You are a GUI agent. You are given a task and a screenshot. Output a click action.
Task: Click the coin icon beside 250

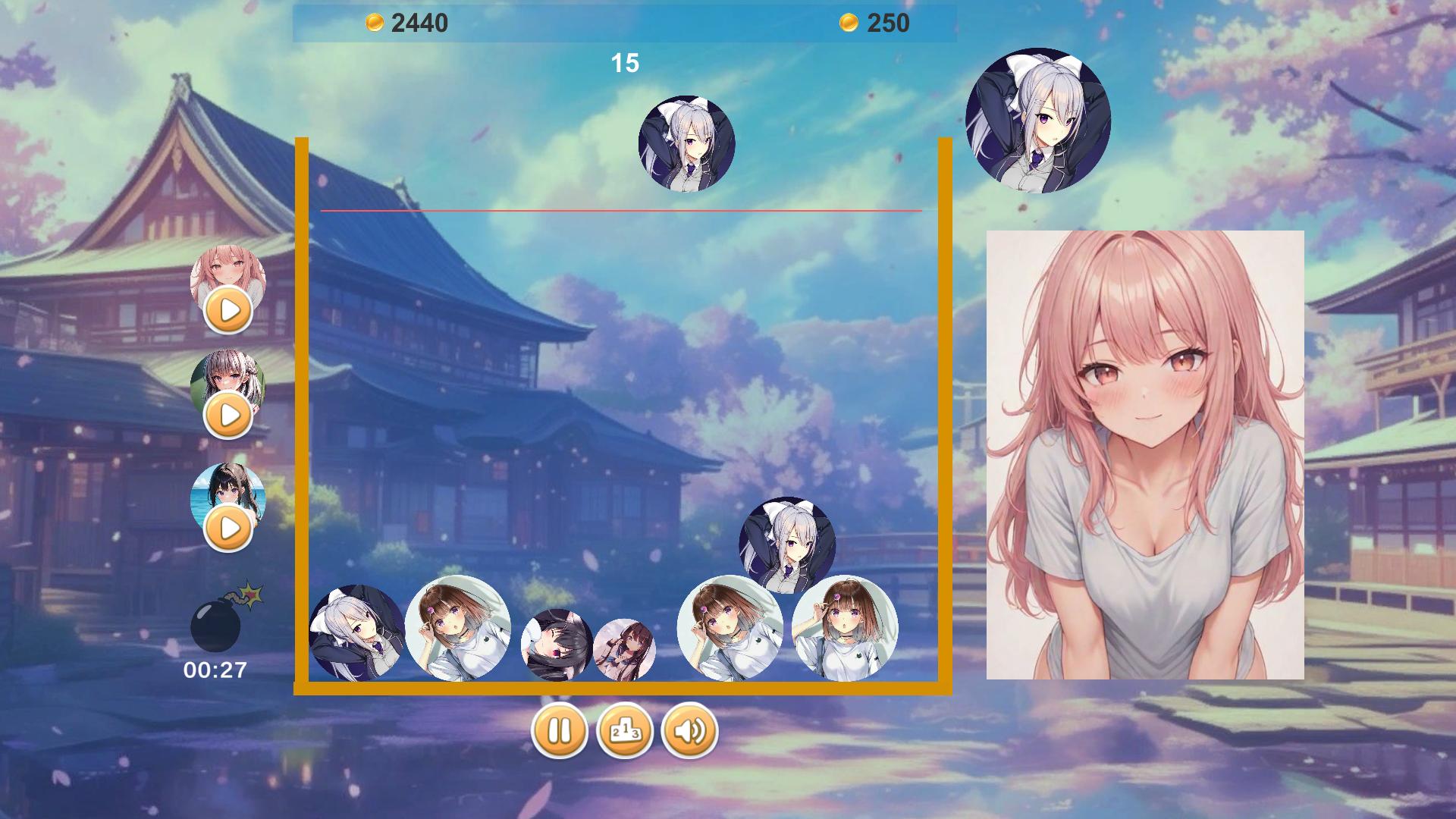pyautogui.click(x=851, y=22)
